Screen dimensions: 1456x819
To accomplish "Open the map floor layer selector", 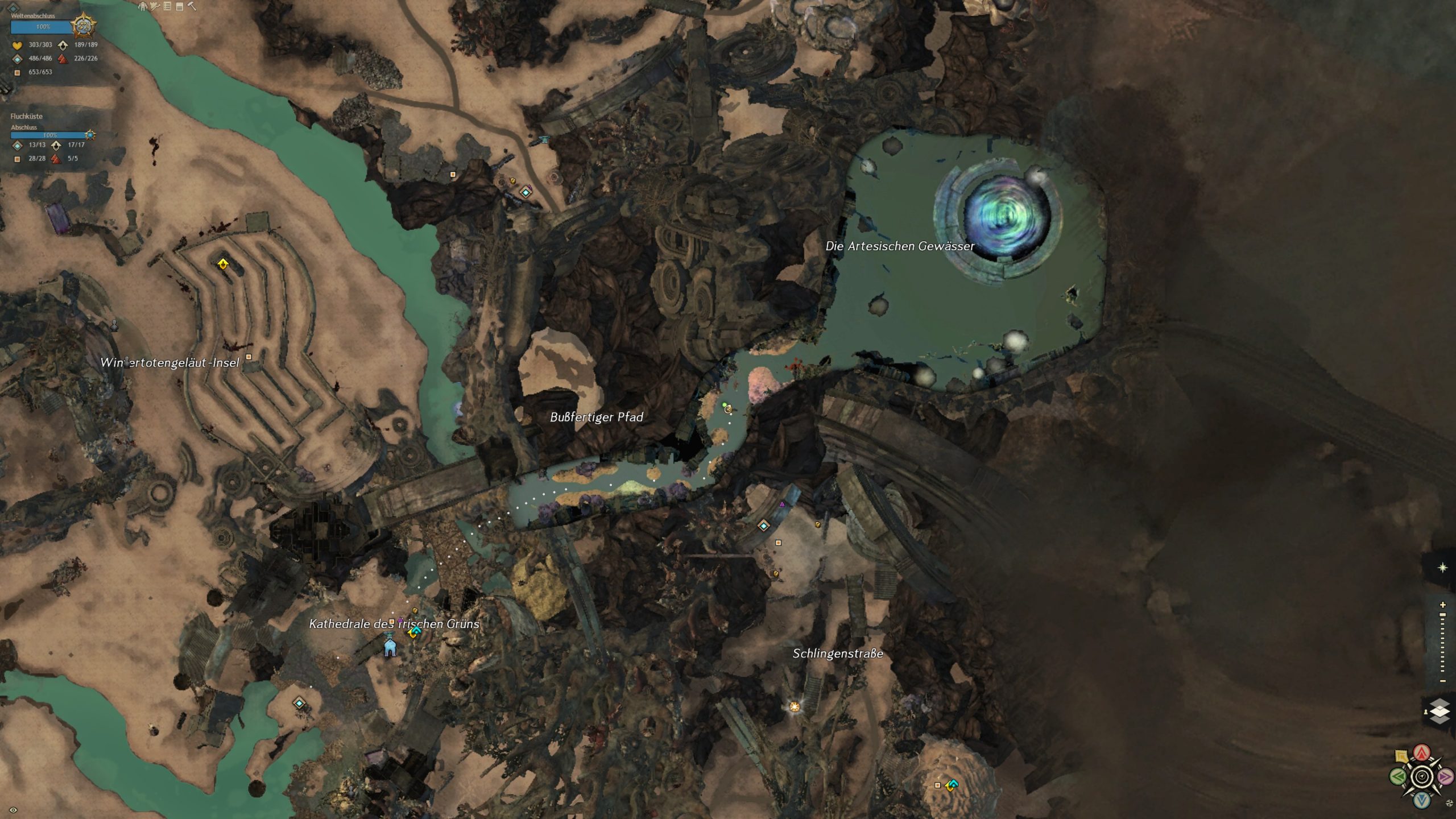I will click(1440, 712).
